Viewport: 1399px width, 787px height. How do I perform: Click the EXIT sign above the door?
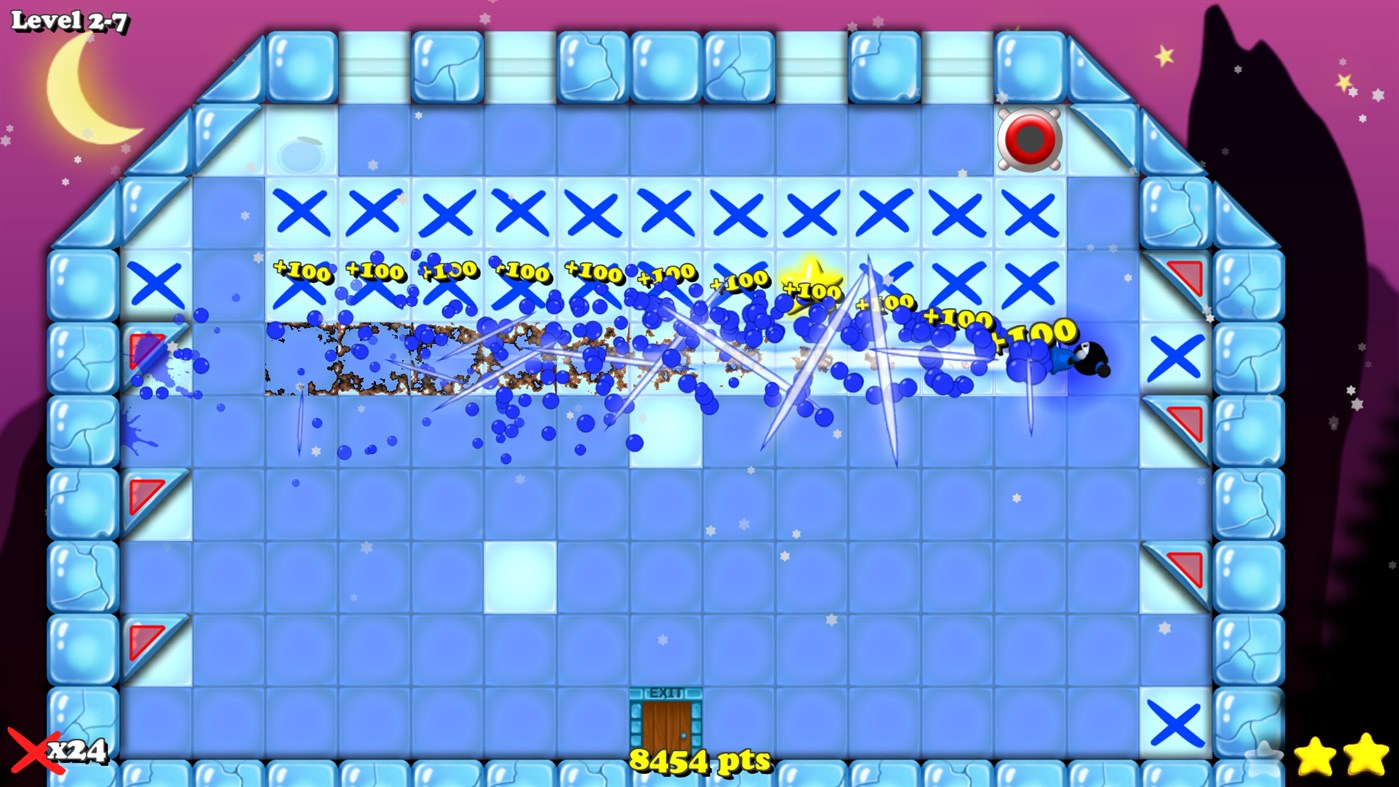(x=664, y=690)
